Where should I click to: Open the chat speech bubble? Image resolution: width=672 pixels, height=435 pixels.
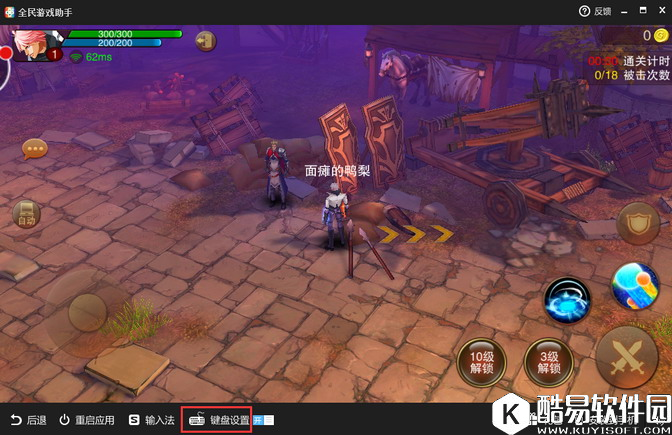pos(36,150)
